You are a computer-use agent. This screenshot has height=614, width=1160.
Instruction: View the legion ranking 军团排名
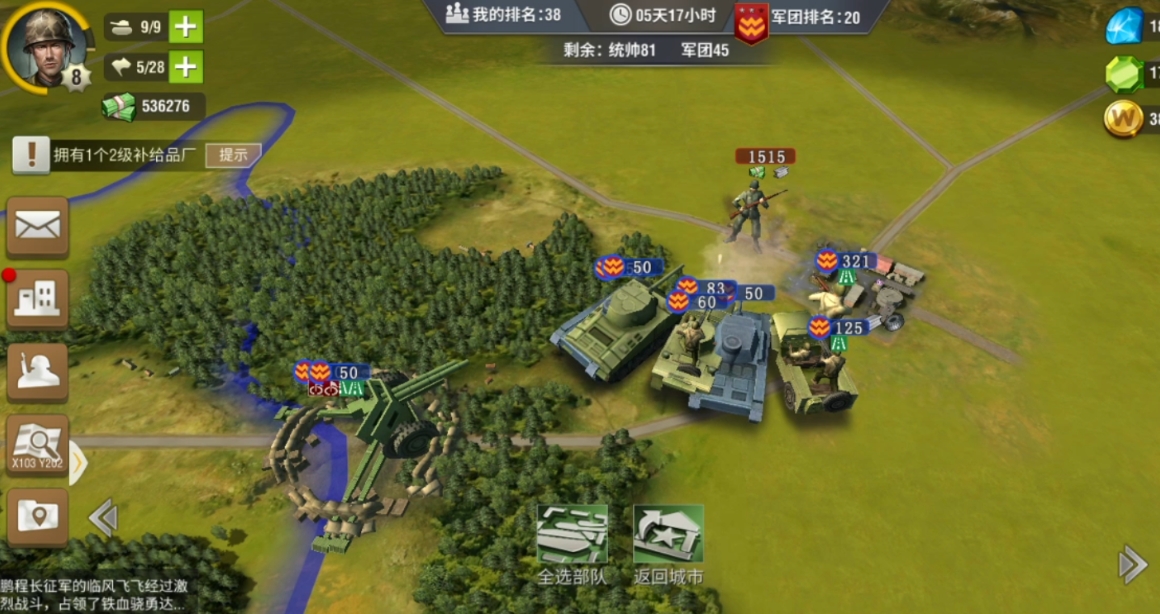click(798, 18)
